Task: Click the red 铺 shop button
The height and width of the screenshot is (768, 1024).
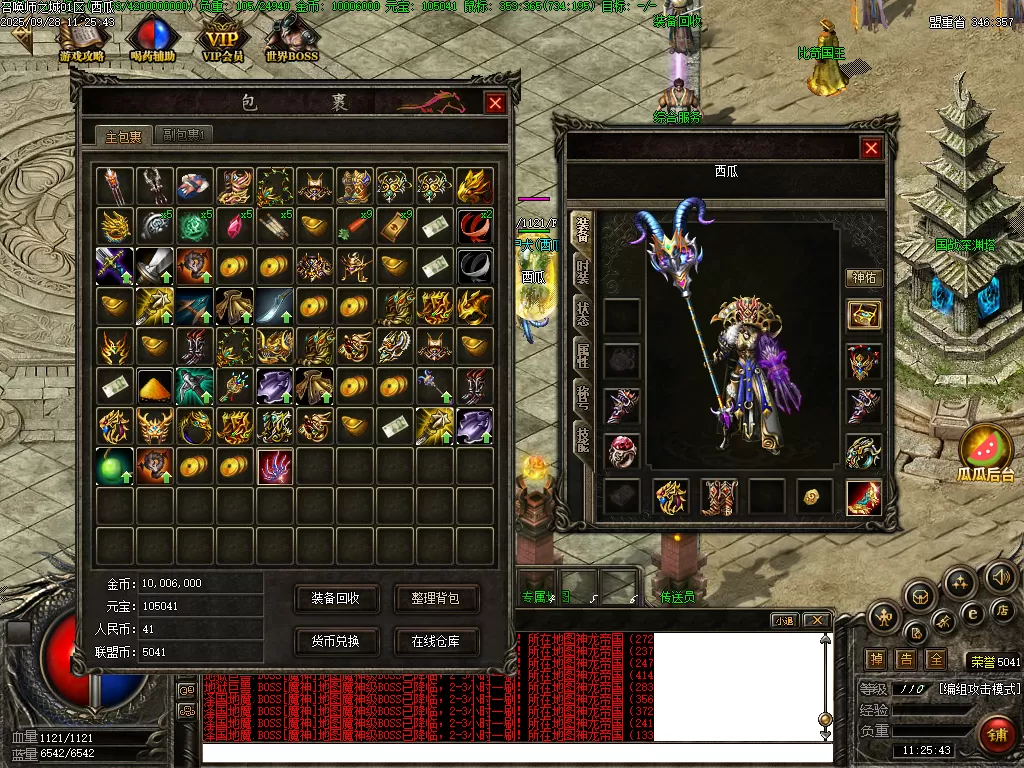Action: click(x=996, y=734)
